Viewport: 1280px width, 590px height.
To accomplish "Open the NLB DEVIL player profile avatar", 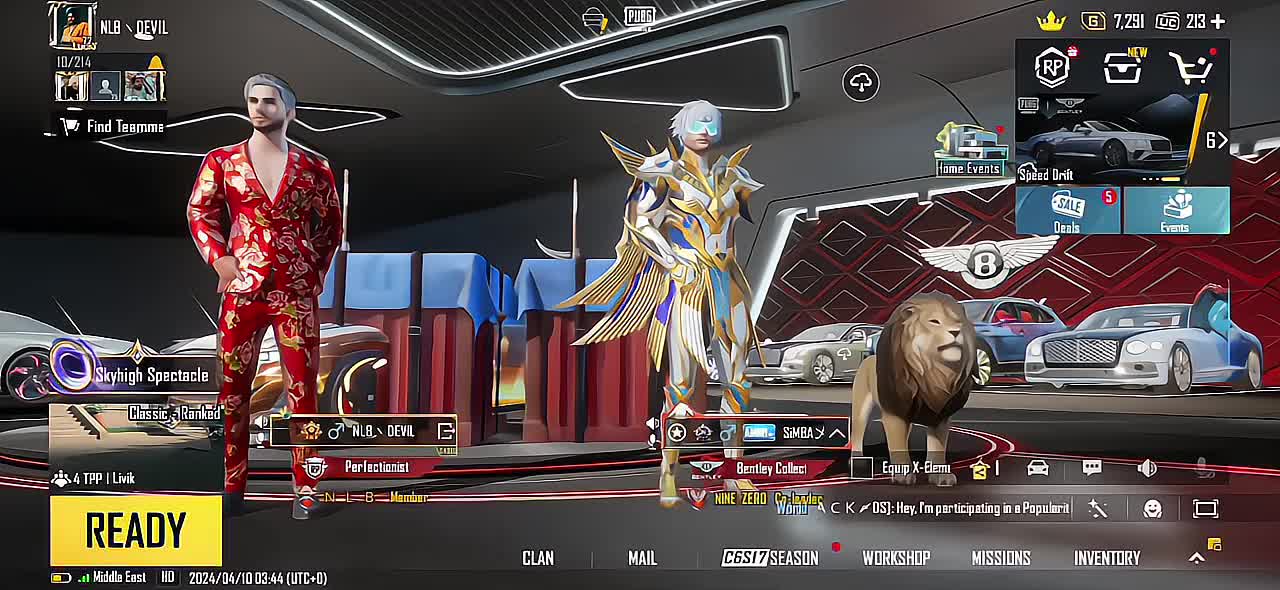I will (72, 26).
